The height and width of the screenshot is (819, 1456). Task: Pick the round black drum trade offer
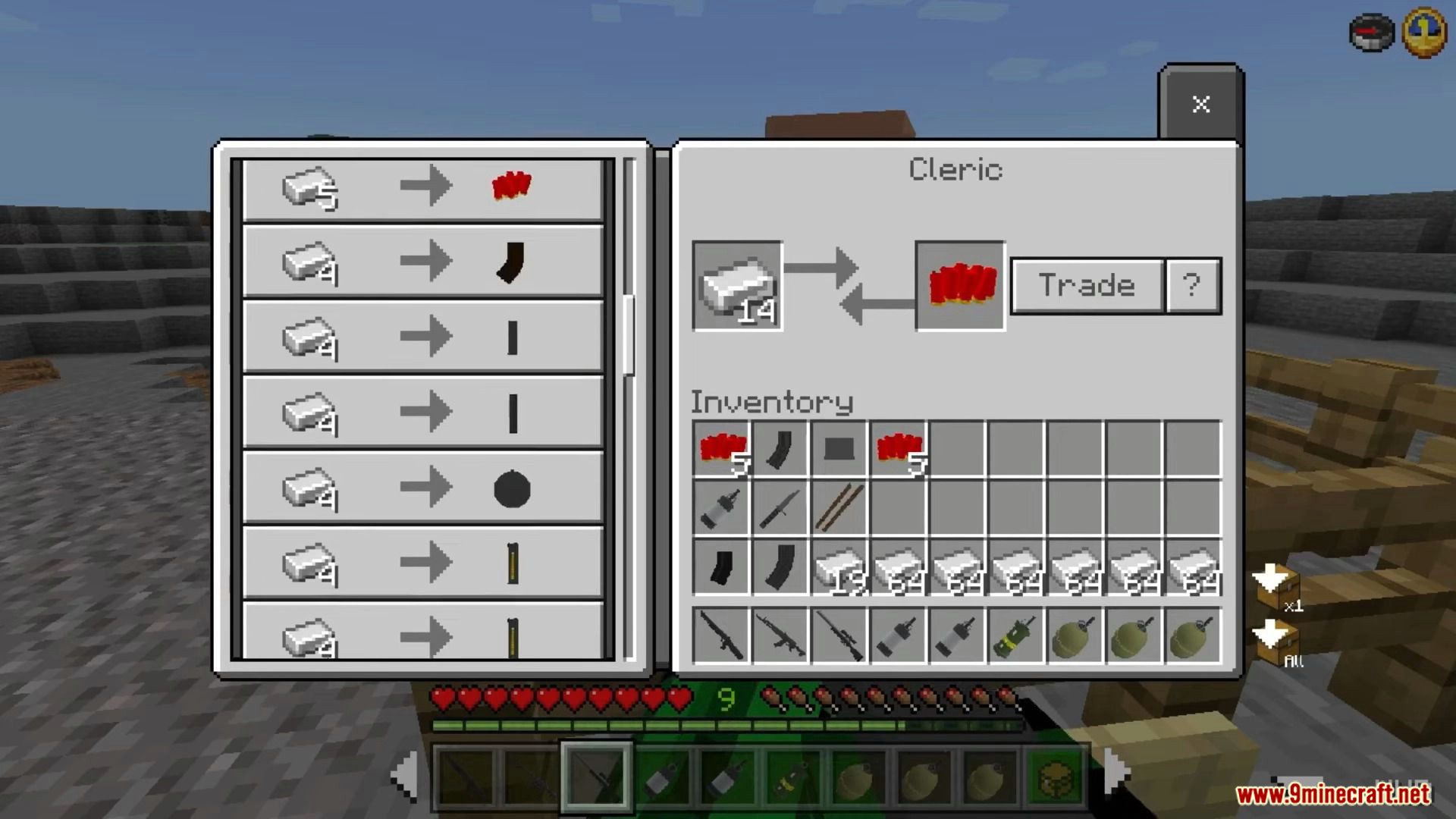[422, 488]
